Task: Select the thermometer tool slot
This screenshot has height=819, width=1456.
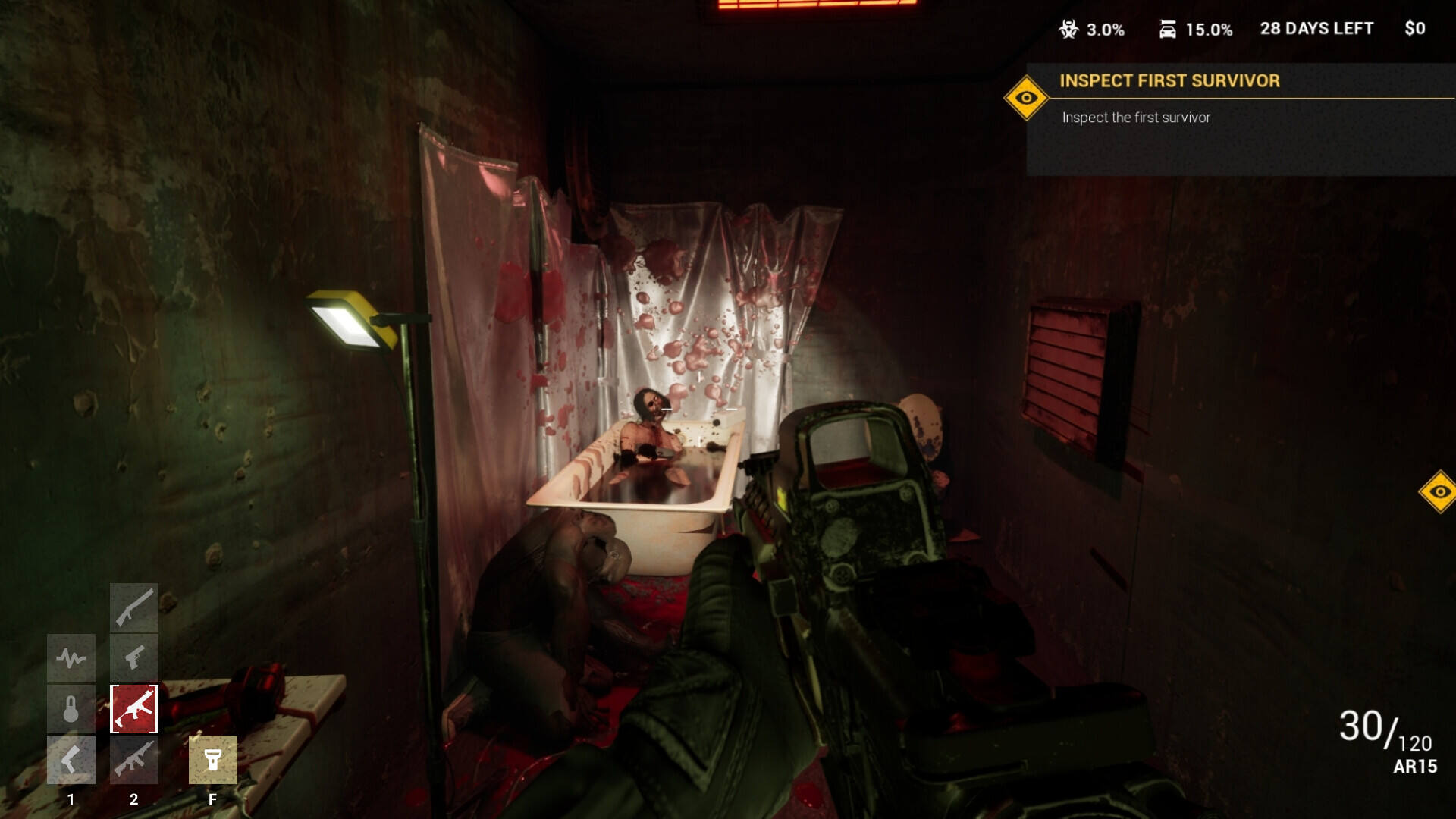Action: tap(71, 709)
